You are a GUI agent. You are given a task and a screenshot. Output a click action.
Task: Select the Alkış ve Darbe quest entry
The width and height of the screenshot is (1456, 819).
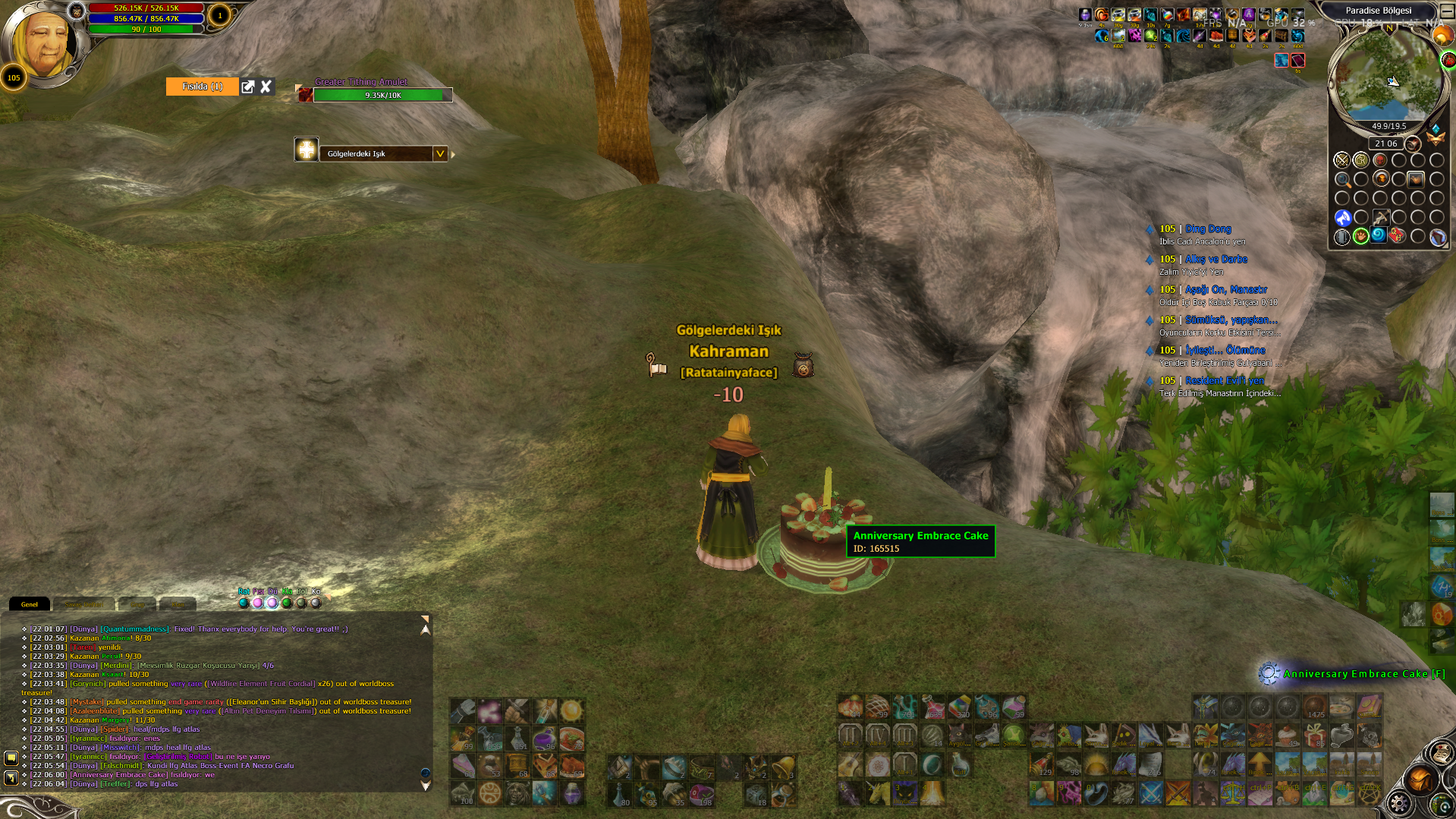[1215, 259]
